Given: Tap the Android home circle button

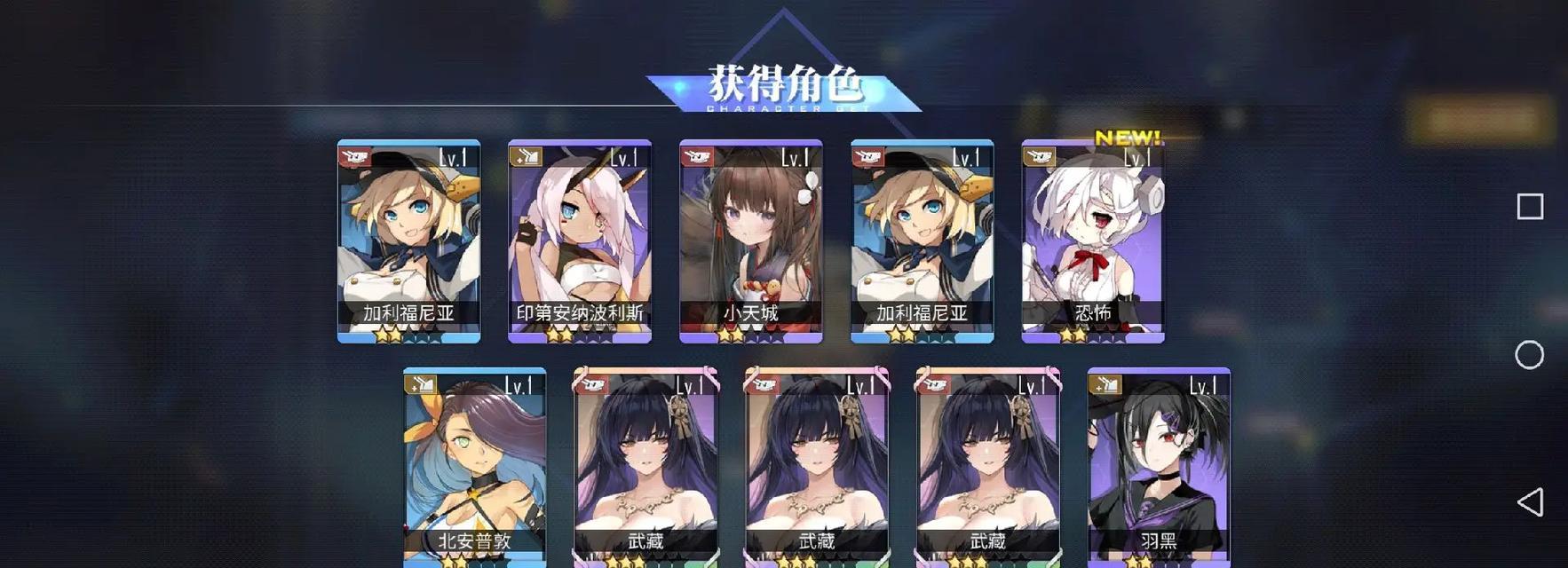Looking at the screenshot, I should [1529, 355].
